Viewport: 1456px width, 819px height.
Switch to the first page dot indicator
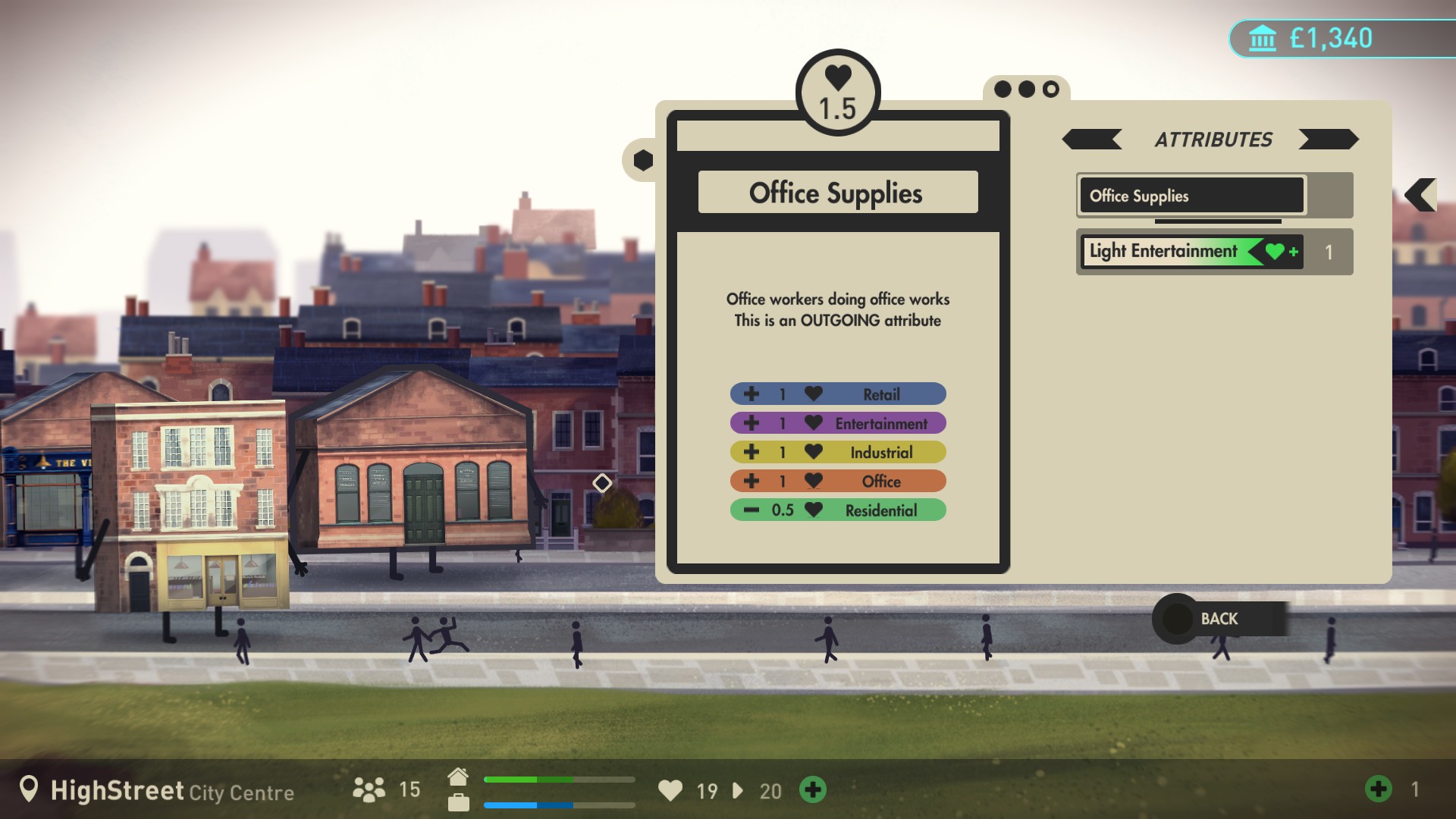tap(1003, 89)
